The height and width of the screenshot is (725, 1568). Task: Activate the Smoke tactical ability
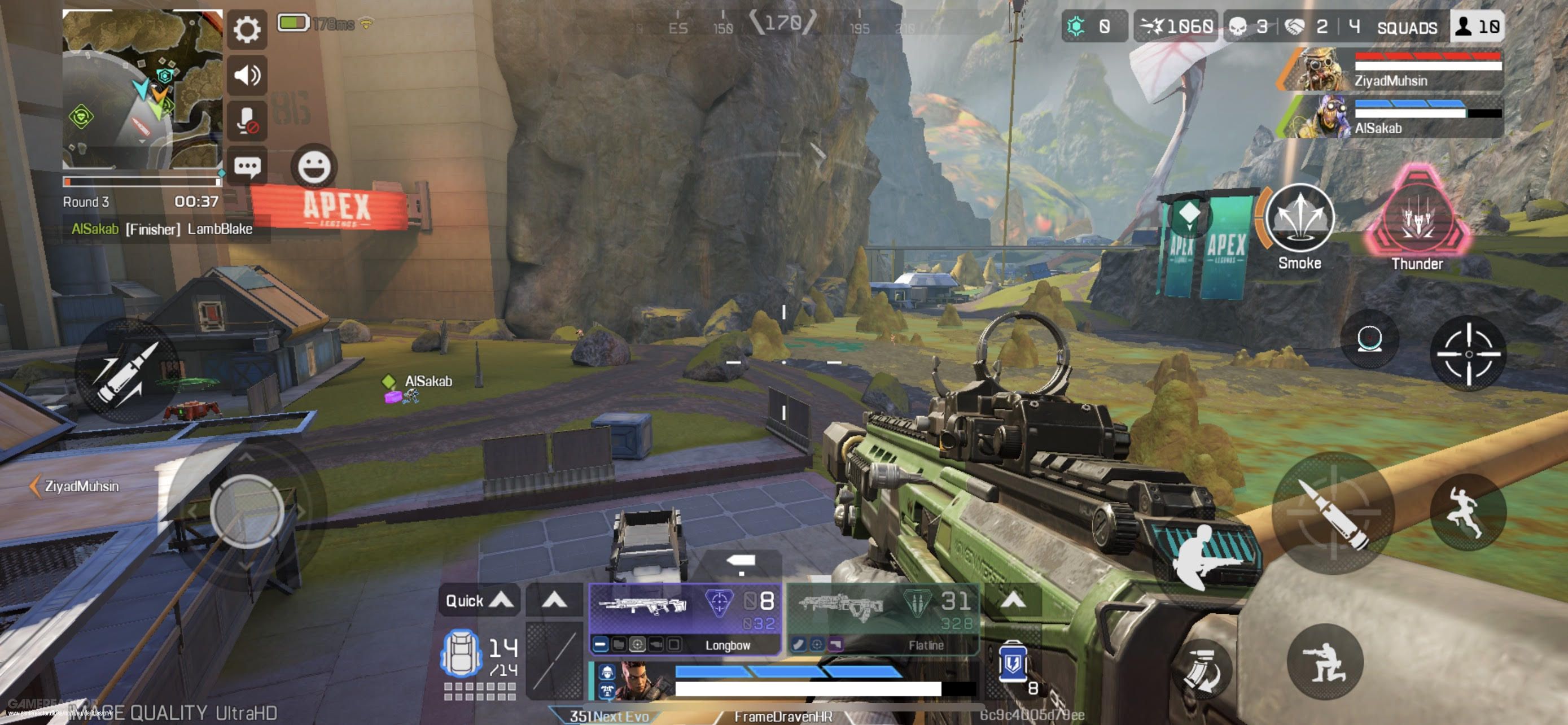point(1299,219)
